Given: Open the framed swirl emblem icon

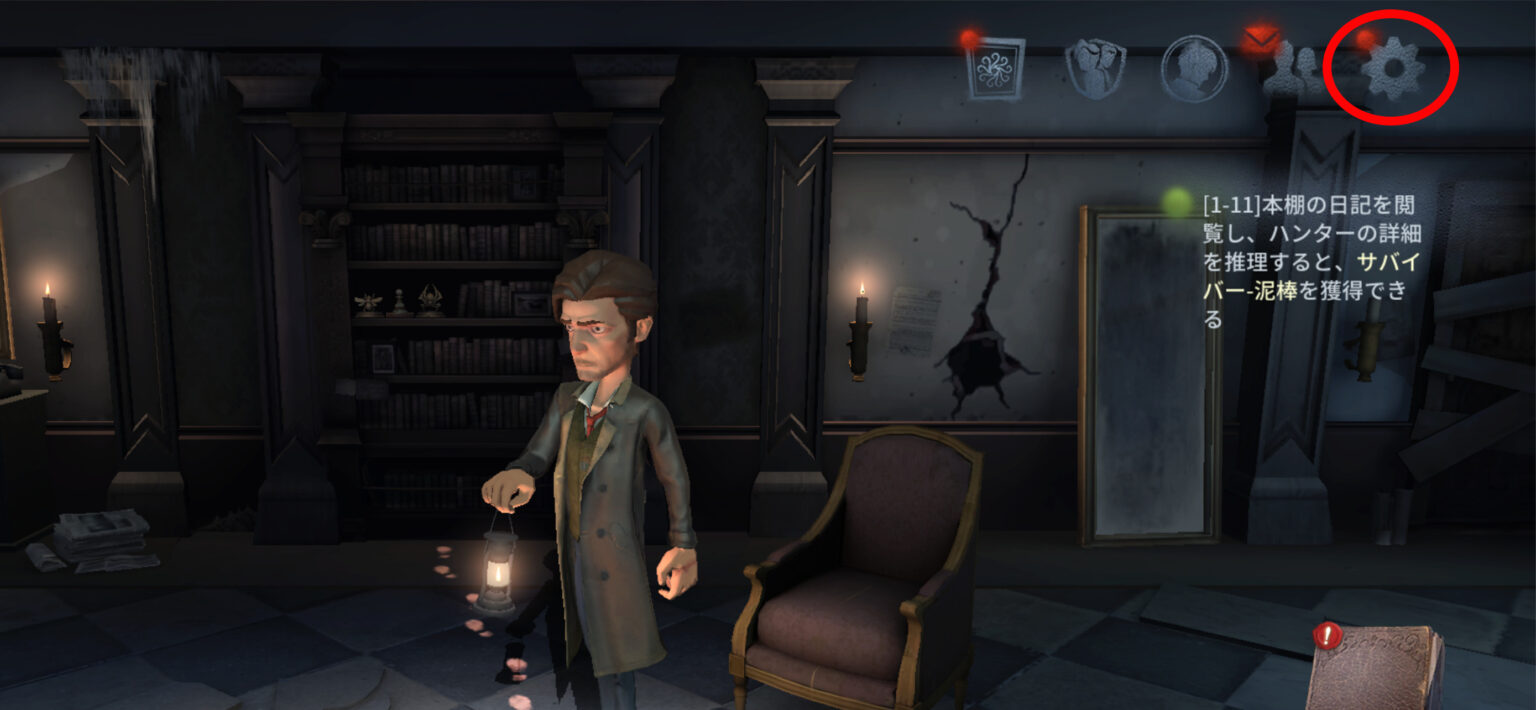Looking at the screenshot, I should click(996, 68).
